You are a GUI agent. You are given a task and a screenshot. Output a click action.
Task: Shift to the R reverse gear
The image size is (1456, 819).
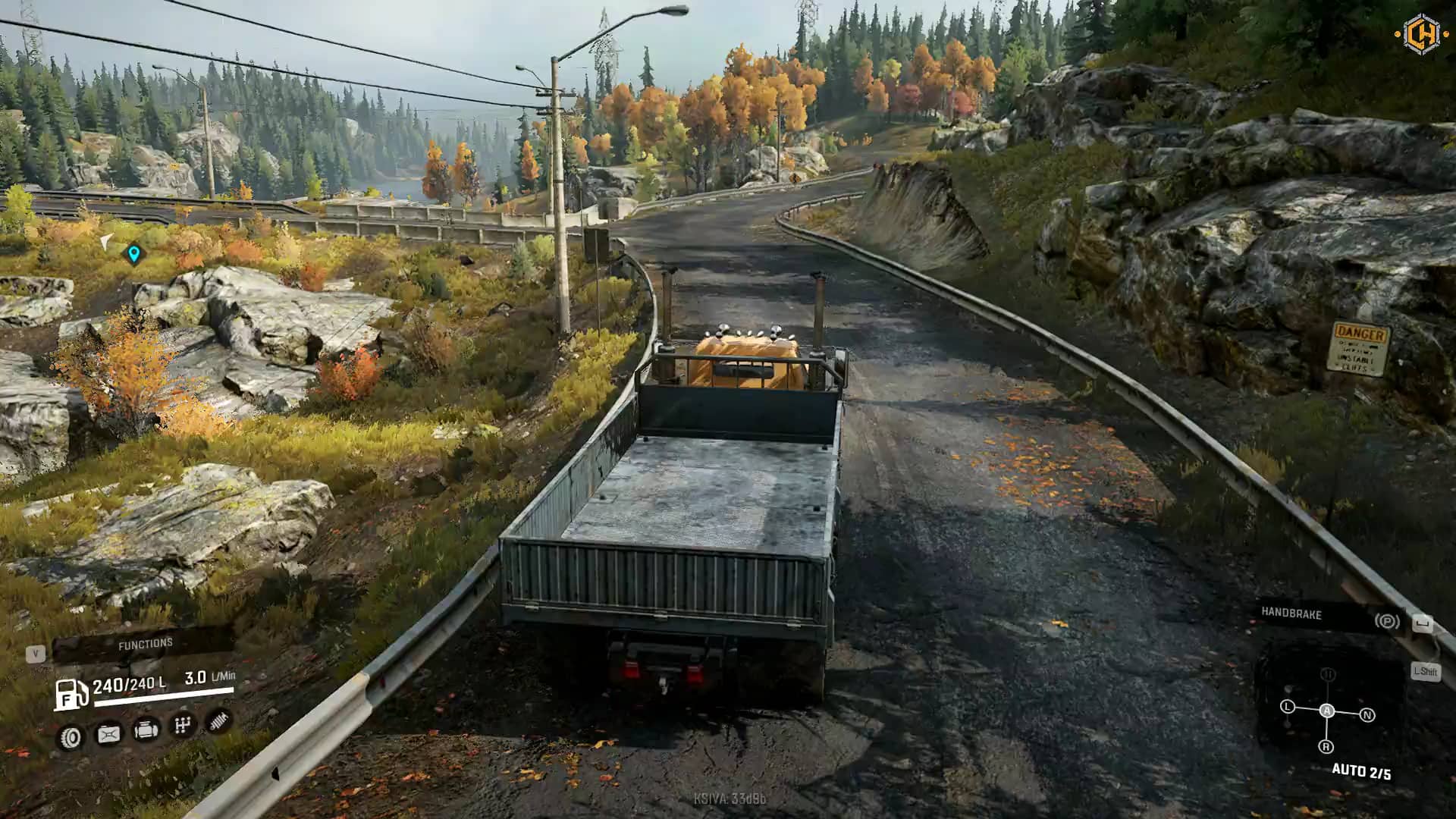pyautogui.click(x=1326, y=747)
